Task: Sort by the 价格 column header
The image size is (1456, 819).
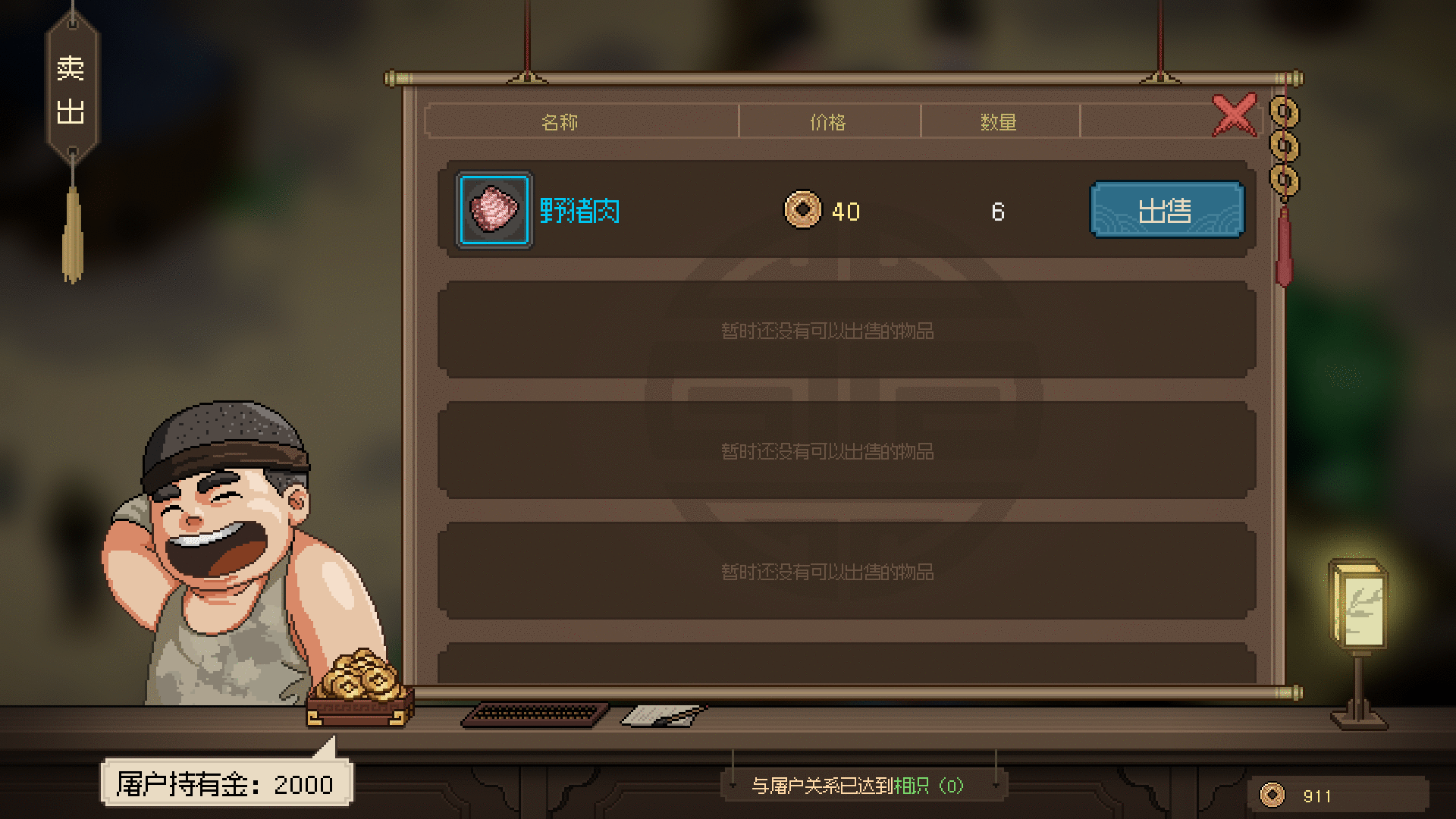Action: pos(828,122)
